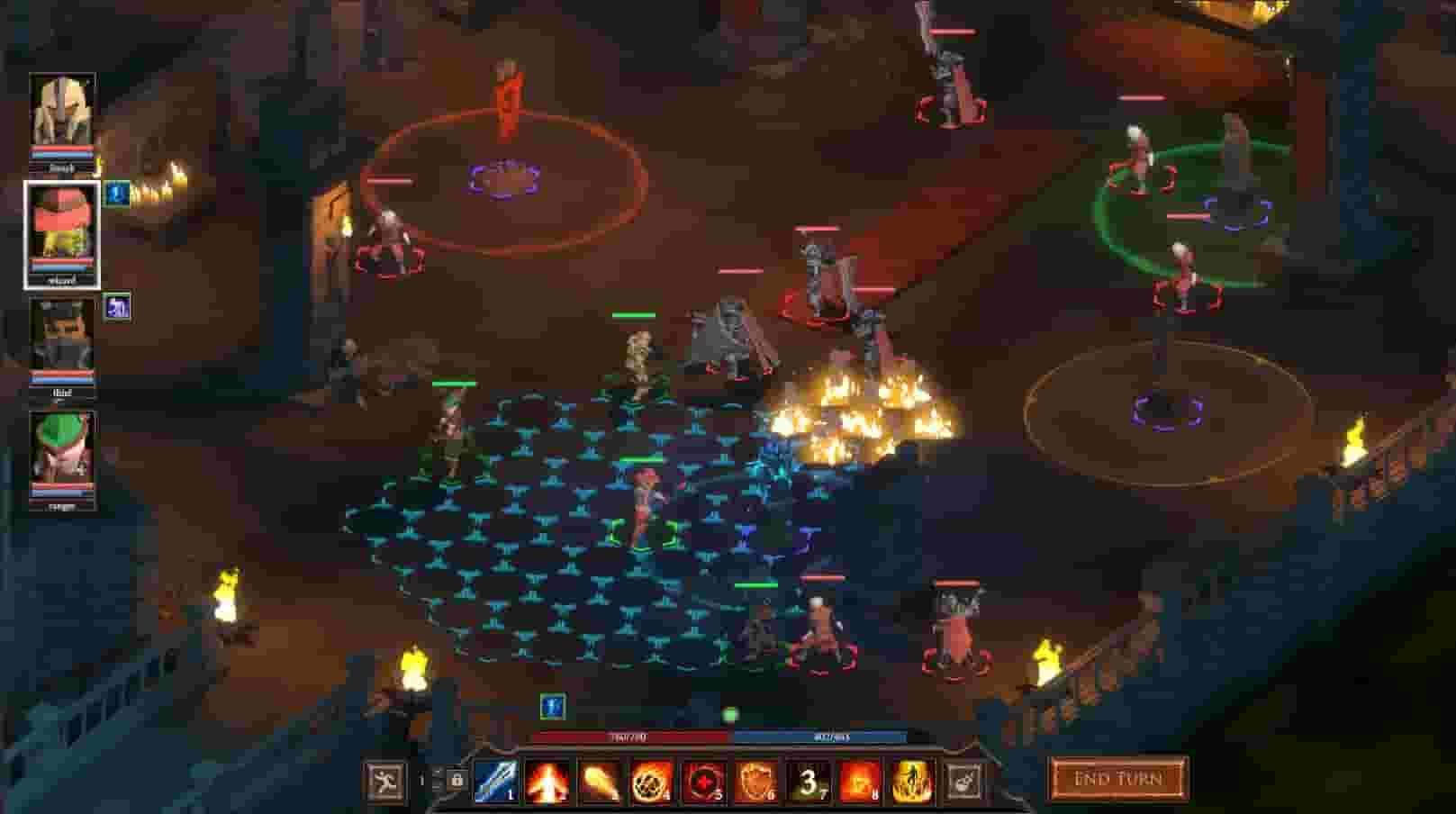Screen dimensions: 1456x814
Task: Select the ranger party member portrait
Action: point(61,459)
